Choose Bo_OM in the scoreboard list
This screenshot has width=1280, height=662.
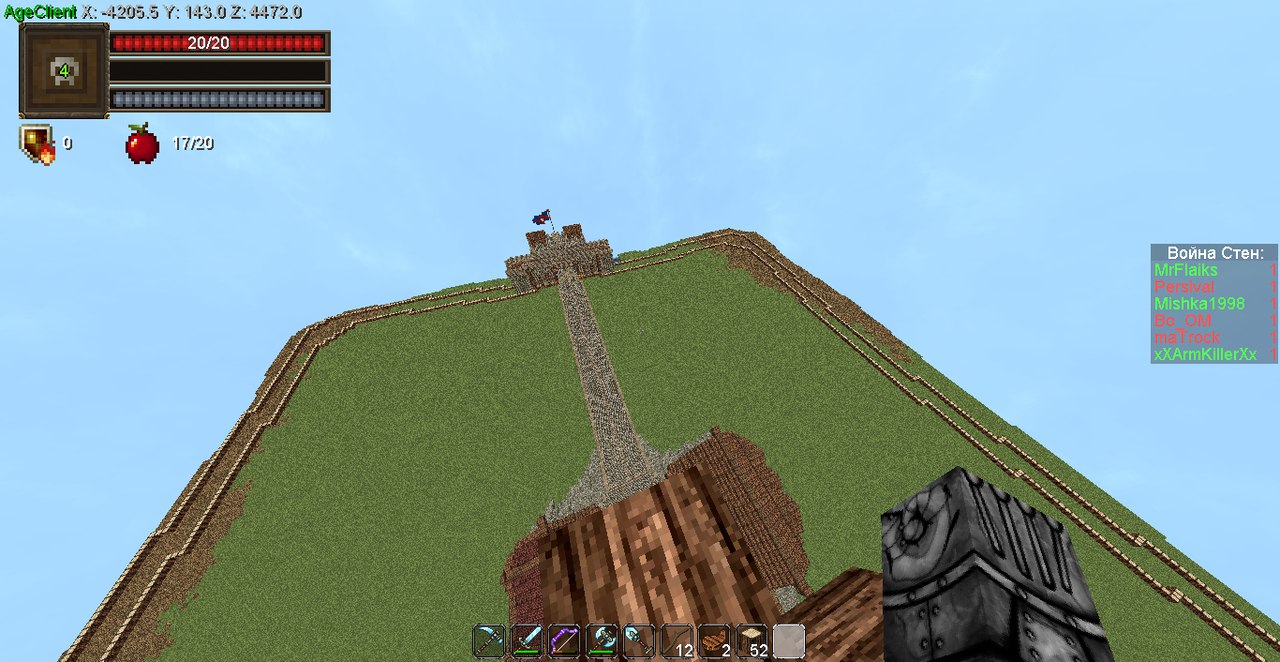1182,320
